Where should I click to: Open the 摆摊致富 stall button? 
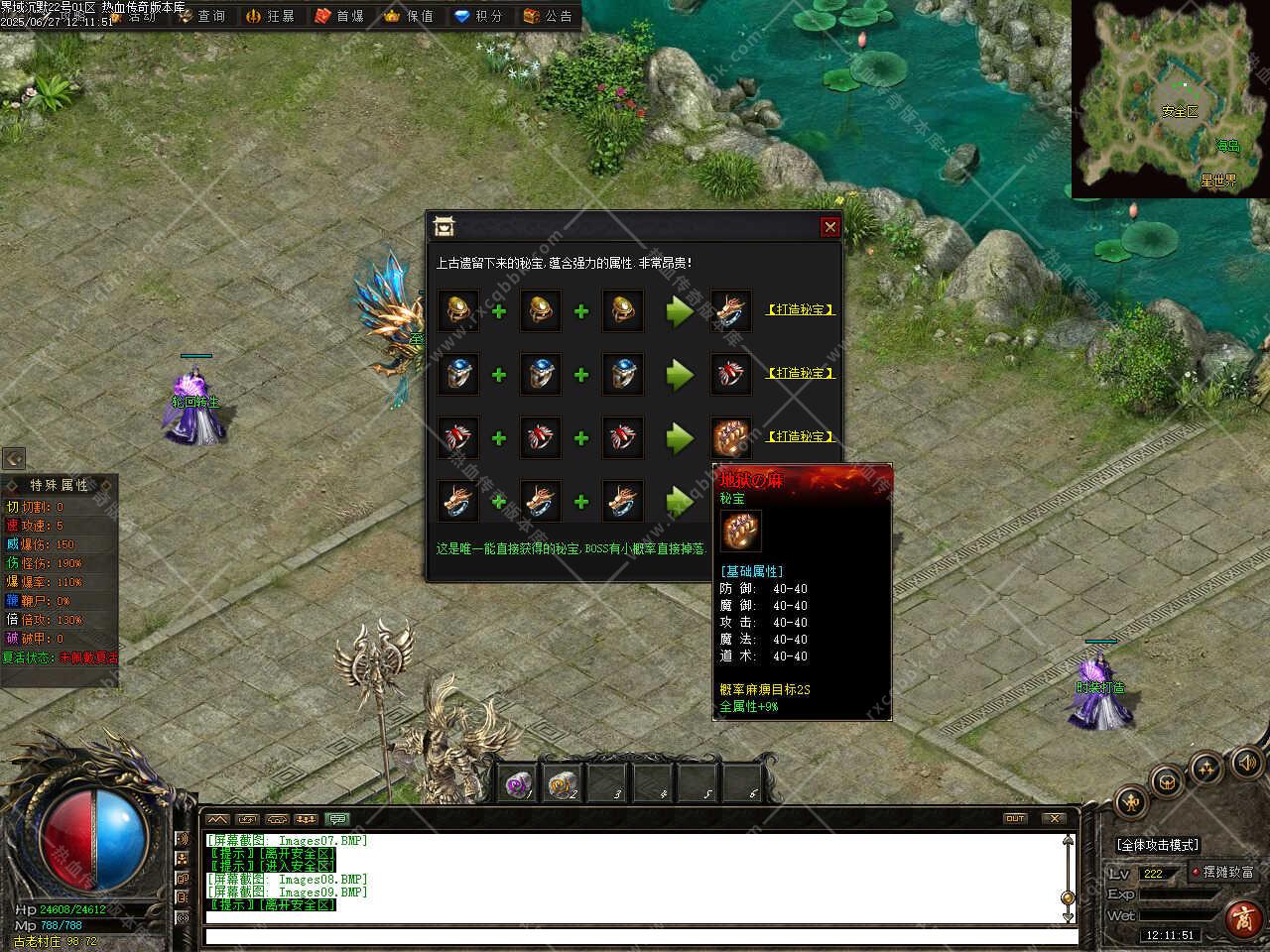pos(1221,873)
